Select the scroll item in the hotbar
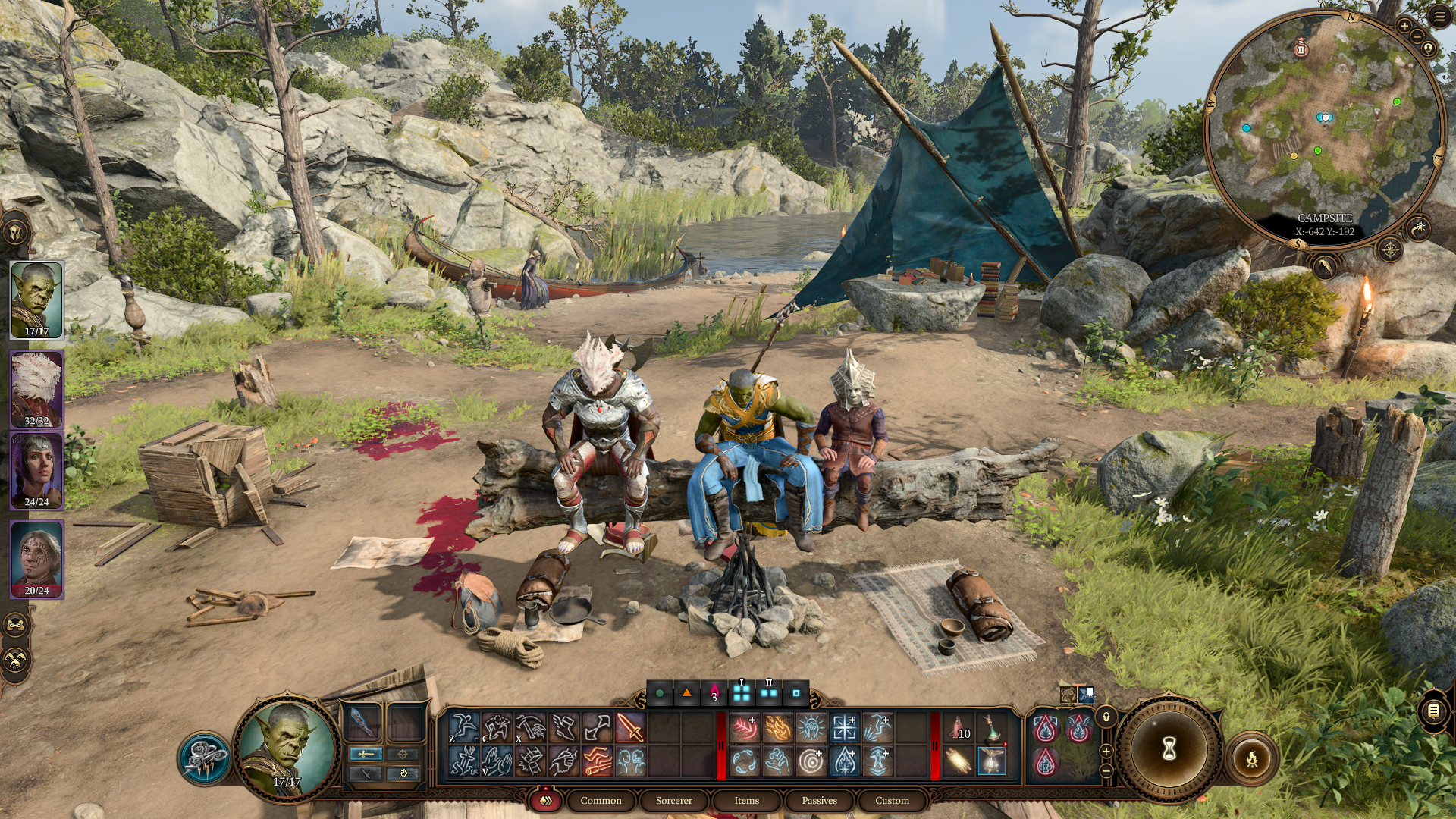The height and width of the screenshot is (819, 1456). (x=959, y=761)
